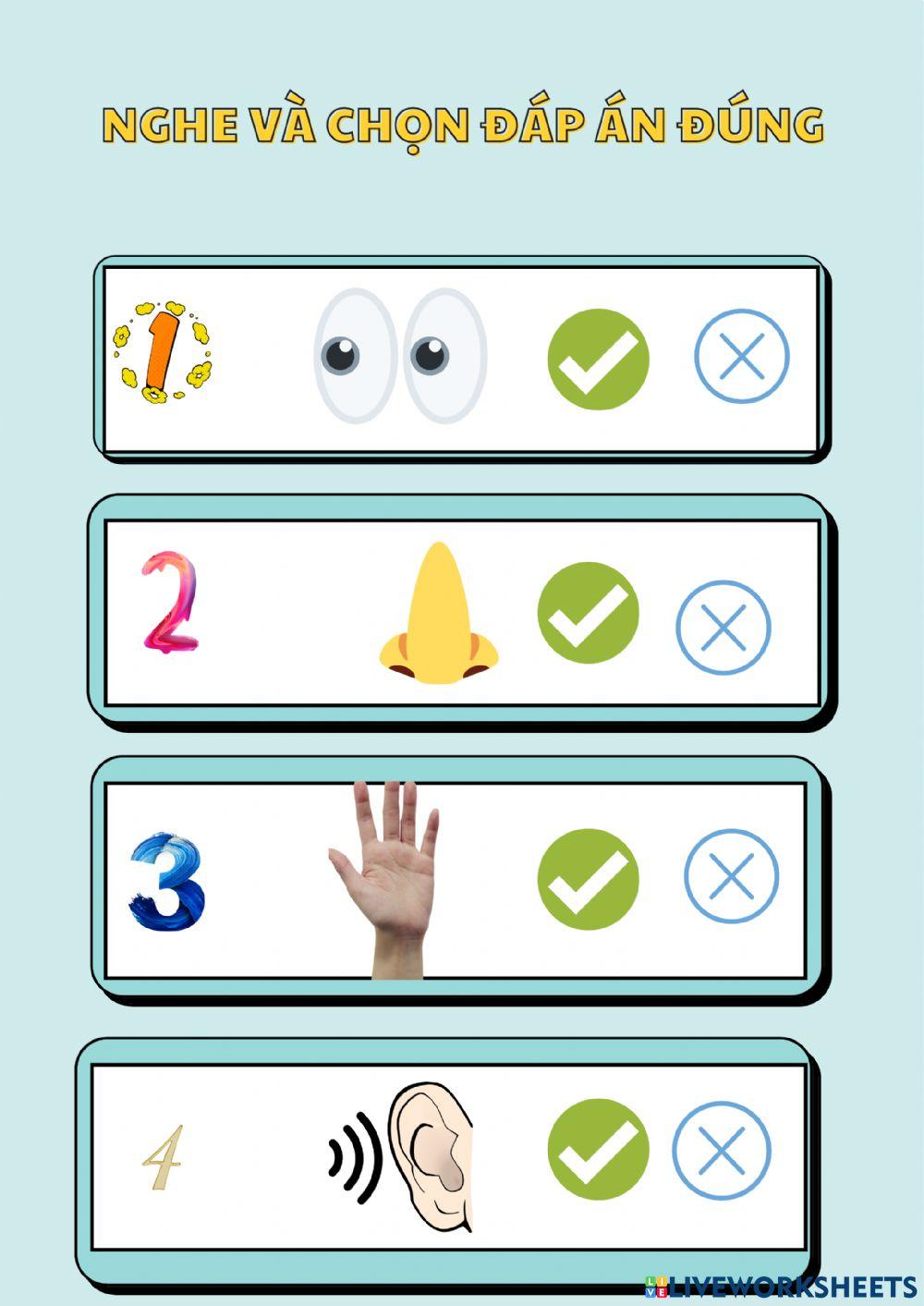
Task: Mark the nose picture as correct
Action: point(588,612)
